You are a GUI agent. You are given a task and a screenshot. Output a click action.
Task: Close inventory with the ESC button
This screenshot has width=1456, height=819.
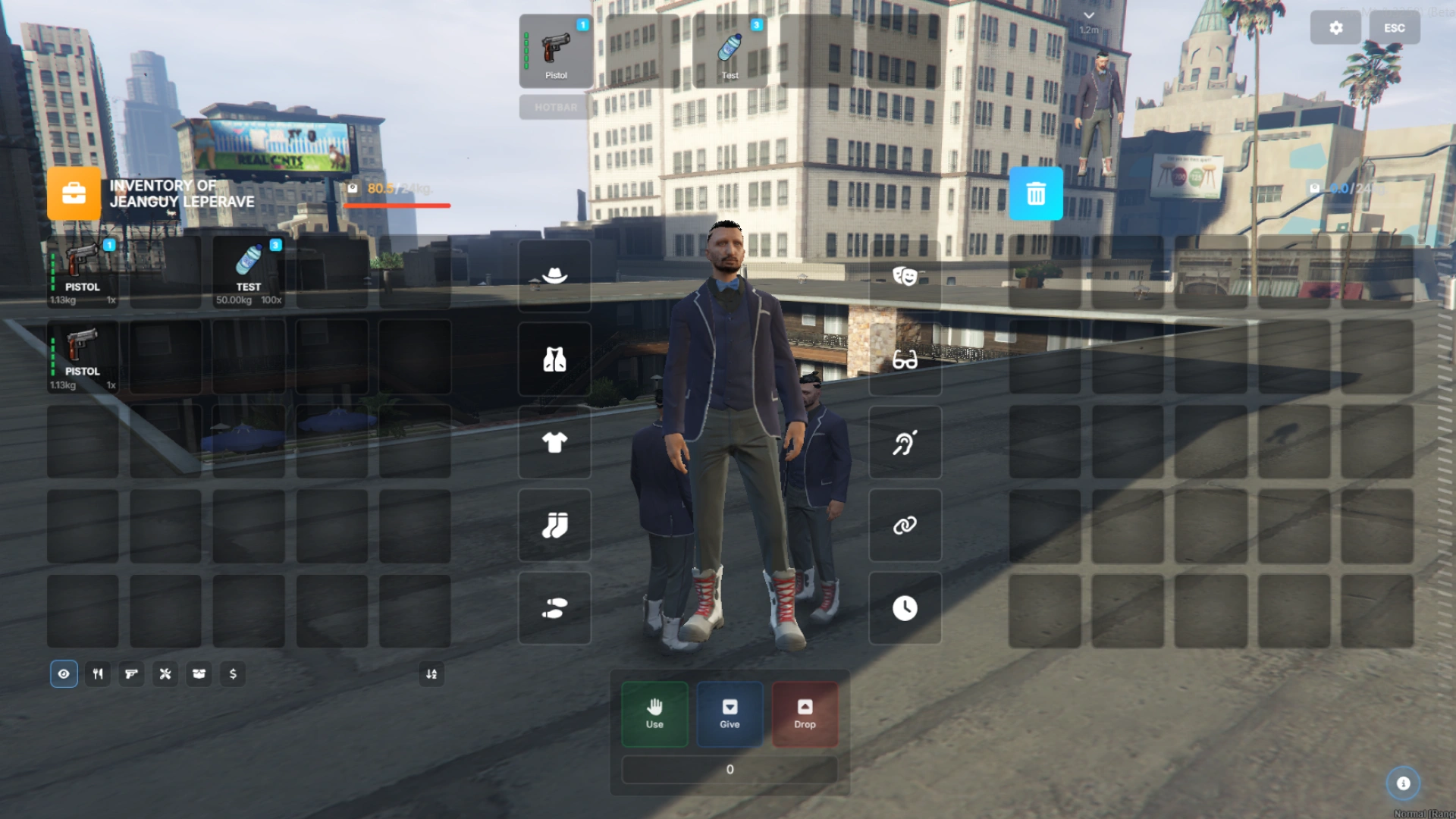coord(1394,28)
